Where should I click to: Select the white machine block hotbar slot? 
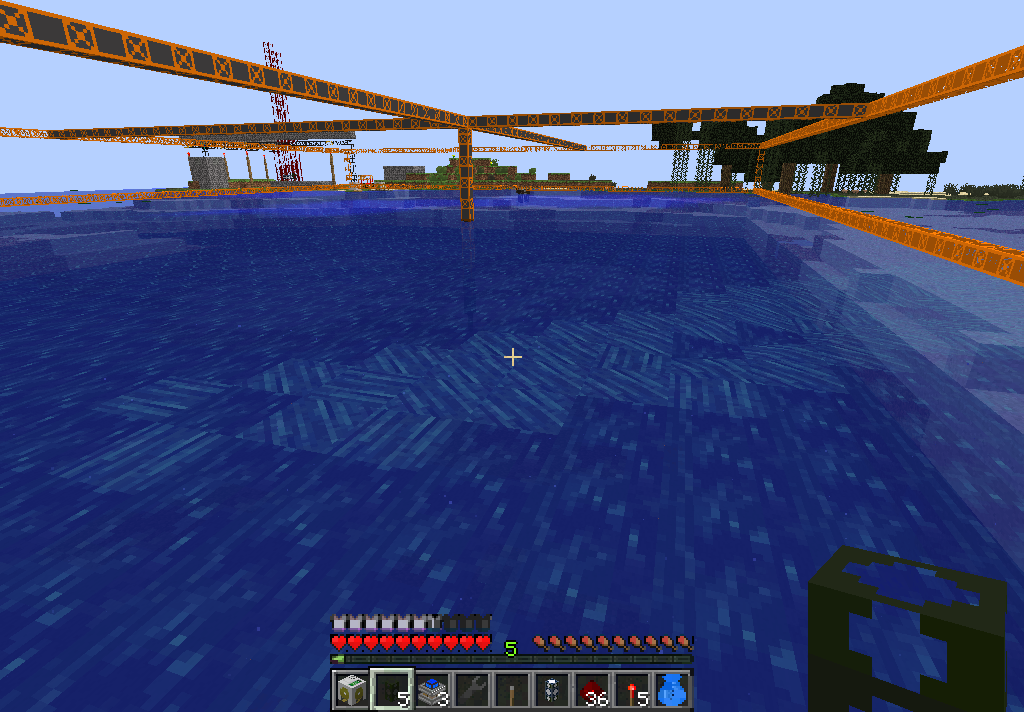coord(351,690)
